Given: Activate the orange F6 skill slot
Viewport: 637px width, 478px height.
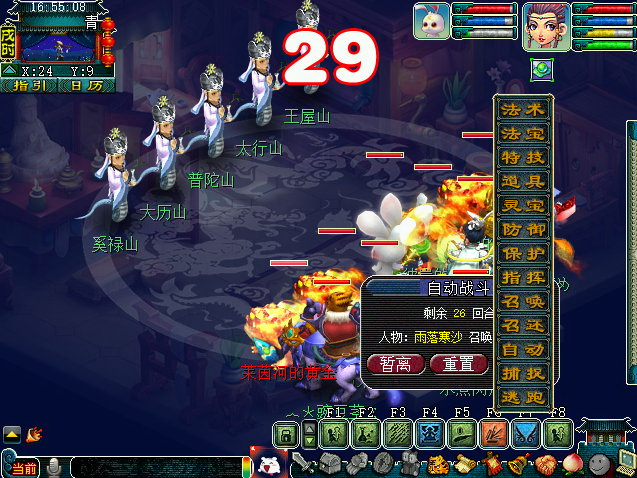Looking at the screenshot, I should coord(493,434).
